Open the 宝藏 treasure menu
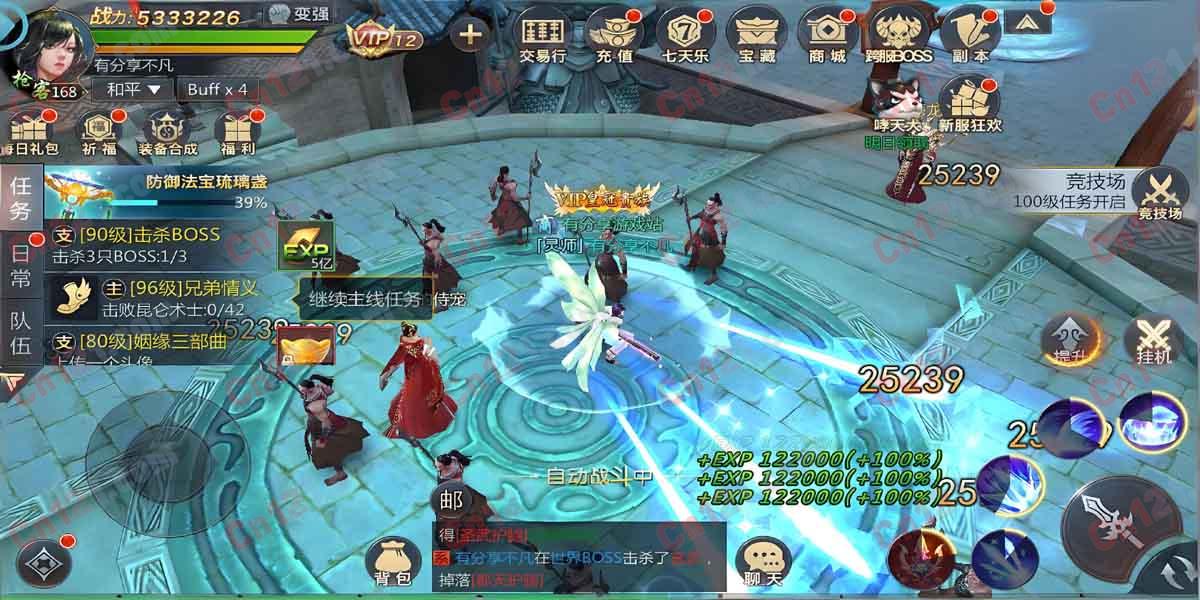 [757, 37]
